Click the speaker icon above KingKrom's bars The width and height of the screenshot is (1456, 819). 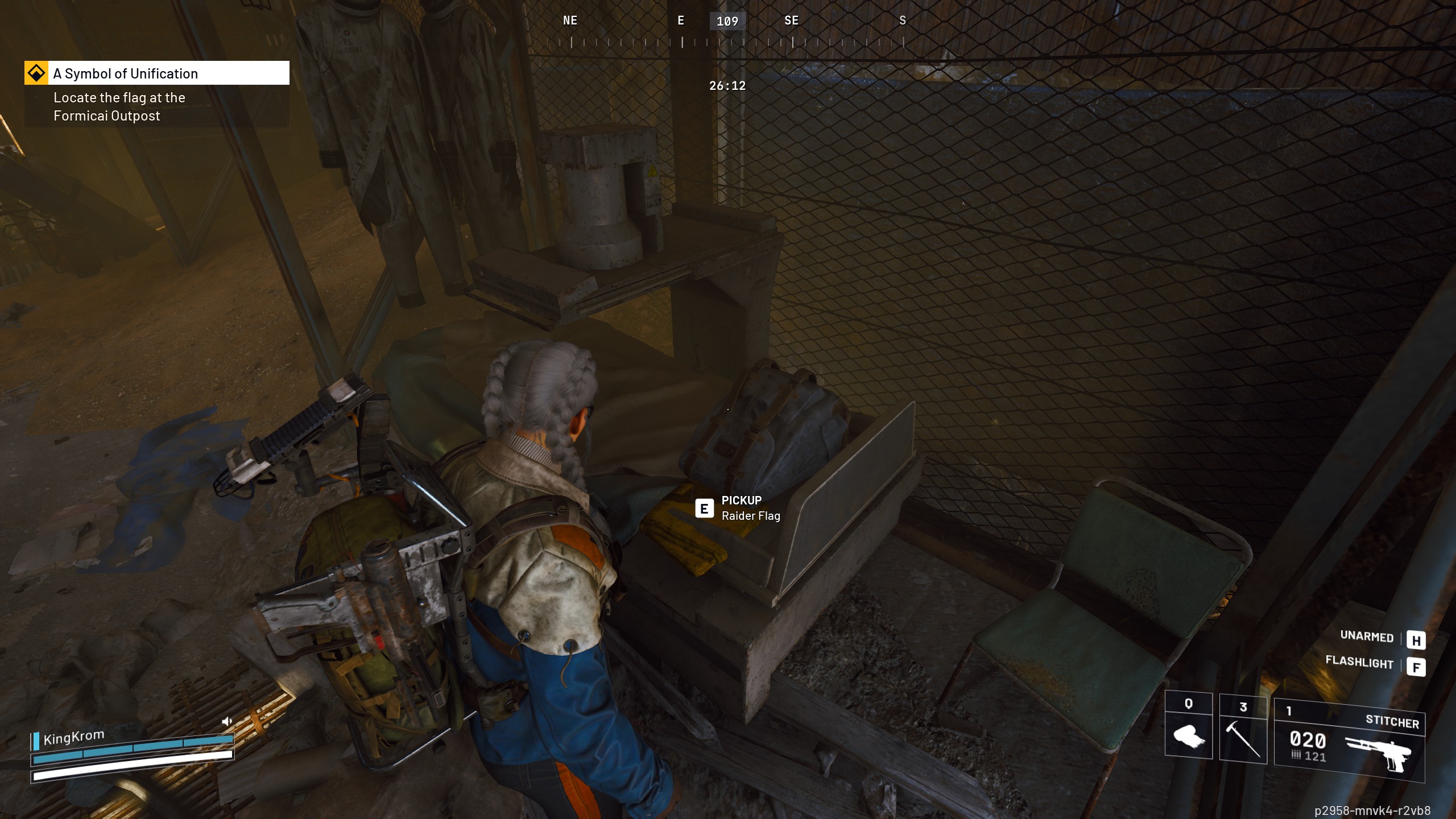point(227,722)
